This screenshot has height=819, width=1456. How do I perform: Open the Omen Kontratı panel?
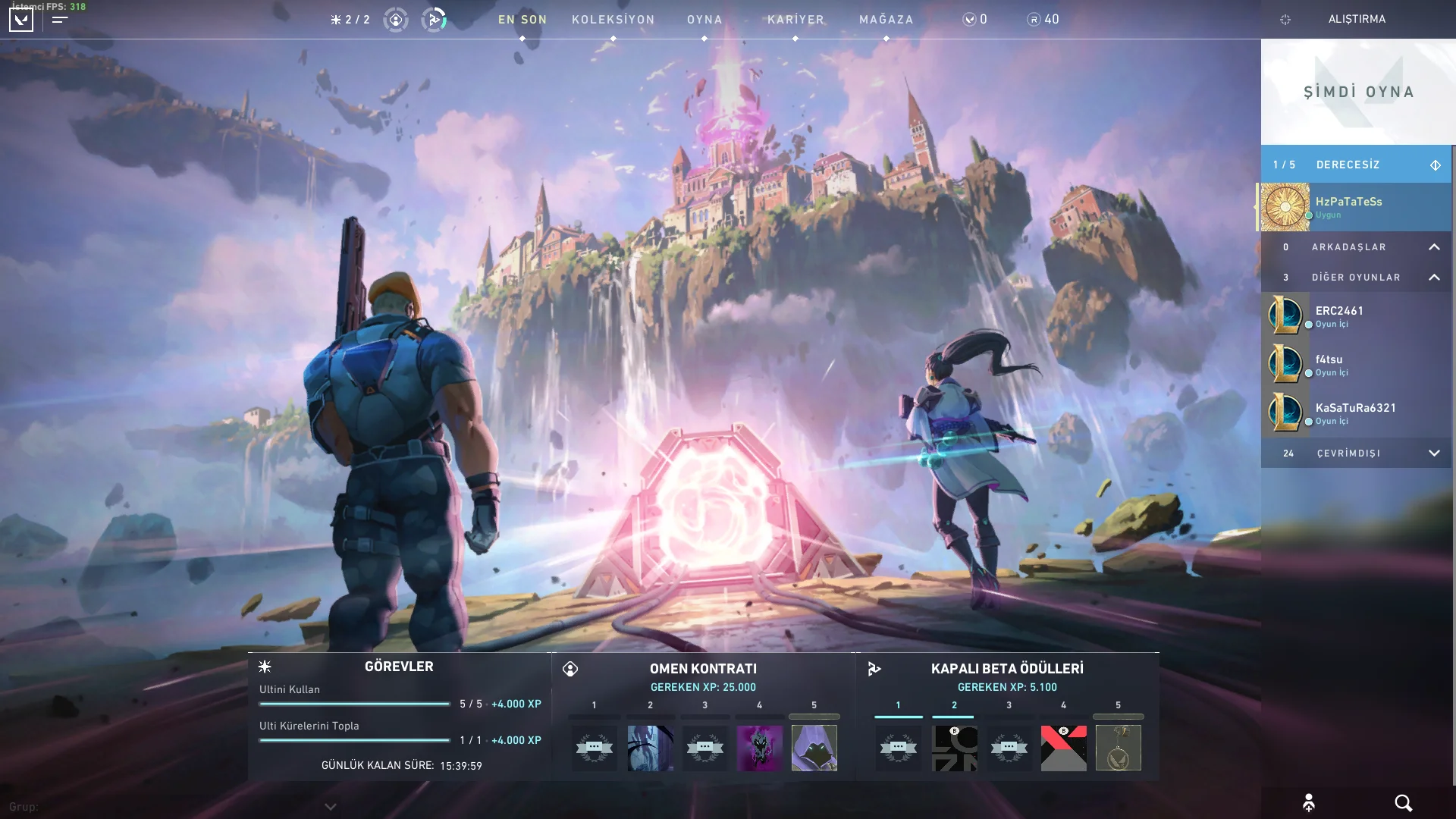[703, 669]
